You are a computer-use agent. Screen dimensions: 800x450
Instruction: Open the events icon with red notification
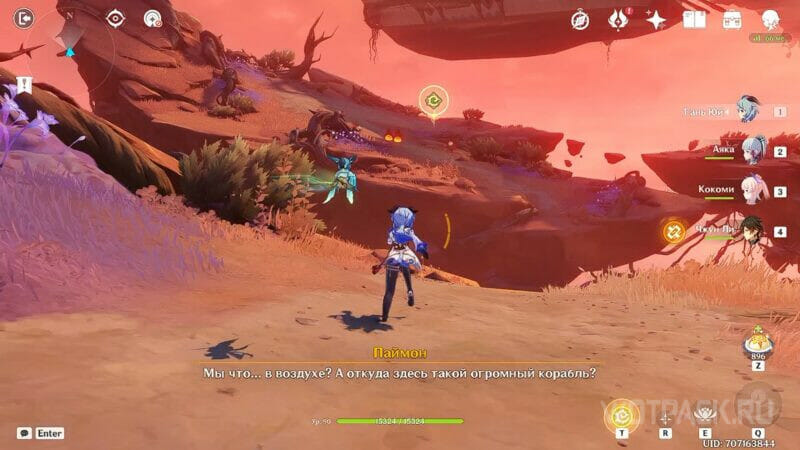[618, 19]
